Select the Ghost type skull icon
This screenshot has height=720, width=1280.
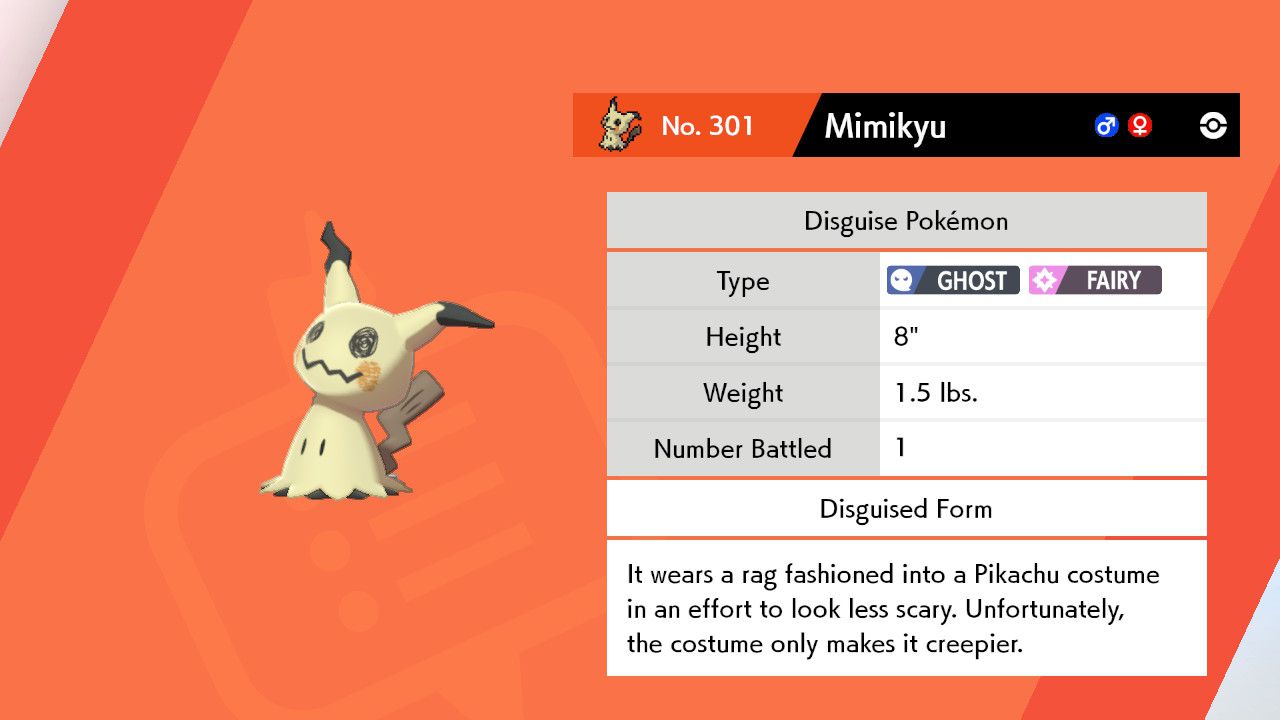click(x=901, y=280)
